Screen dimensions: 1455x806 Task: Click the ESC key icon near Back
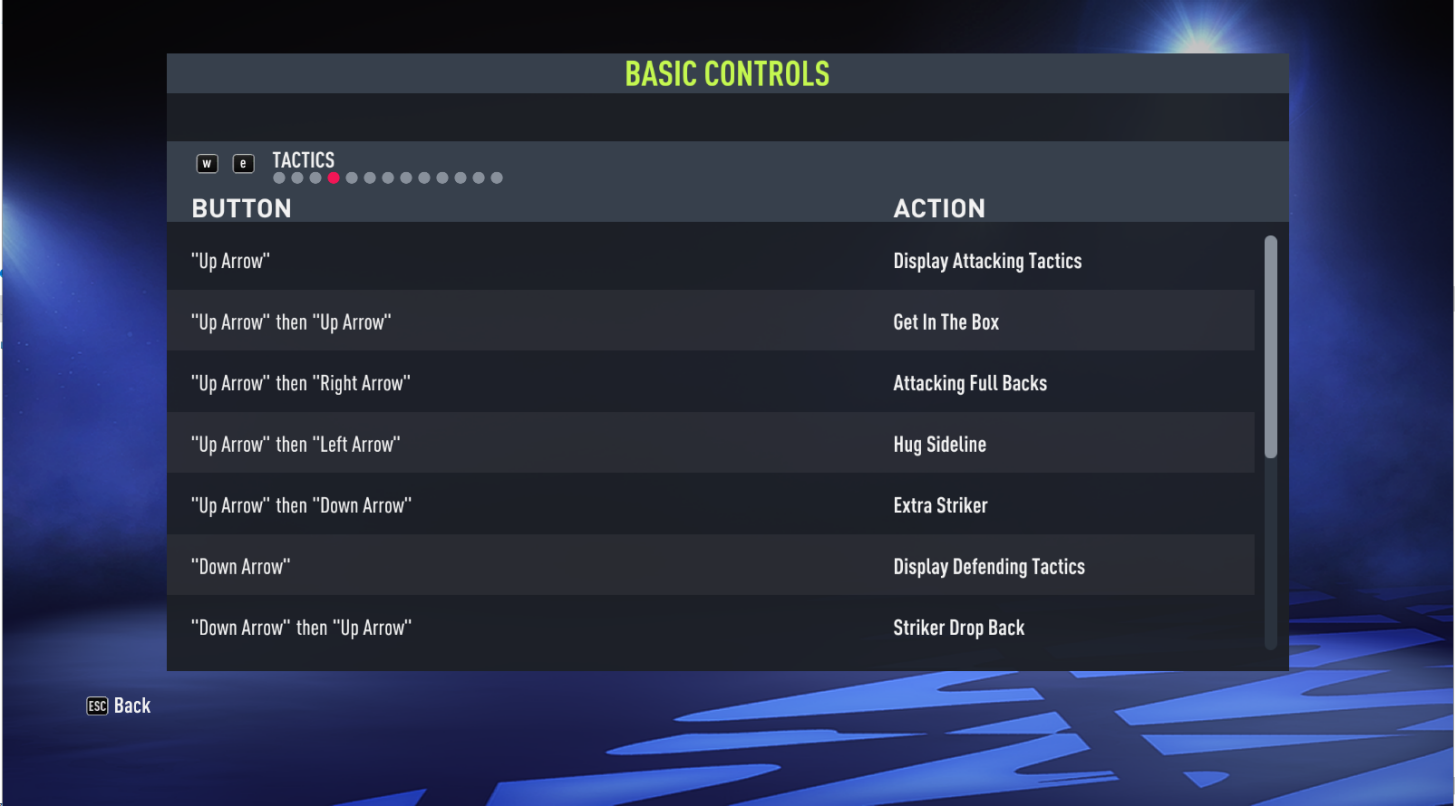pyautogui.click(x=95, y=705)
